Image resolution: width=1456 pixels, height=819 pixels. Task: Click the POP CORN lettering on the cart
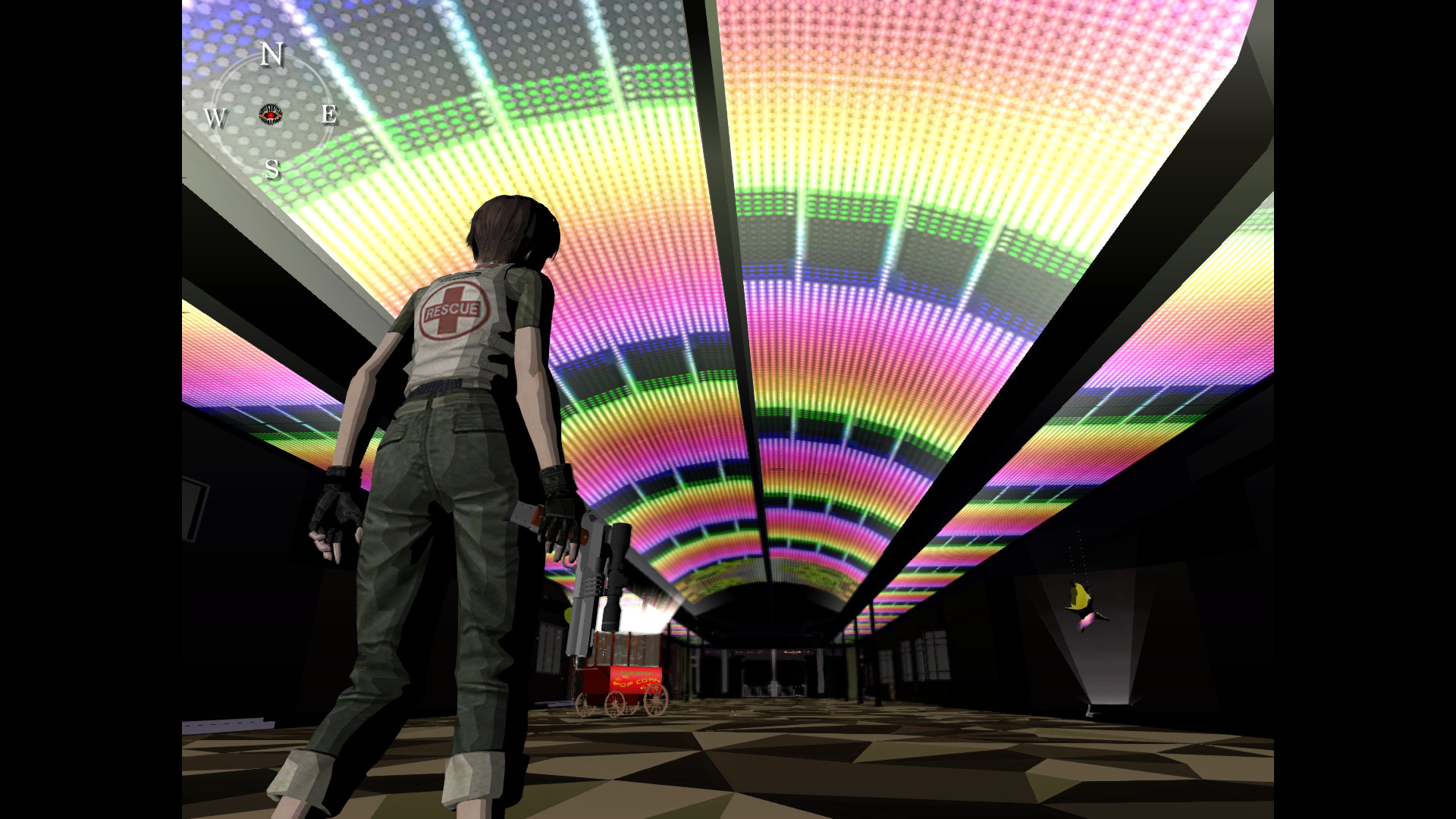(637, 681)
